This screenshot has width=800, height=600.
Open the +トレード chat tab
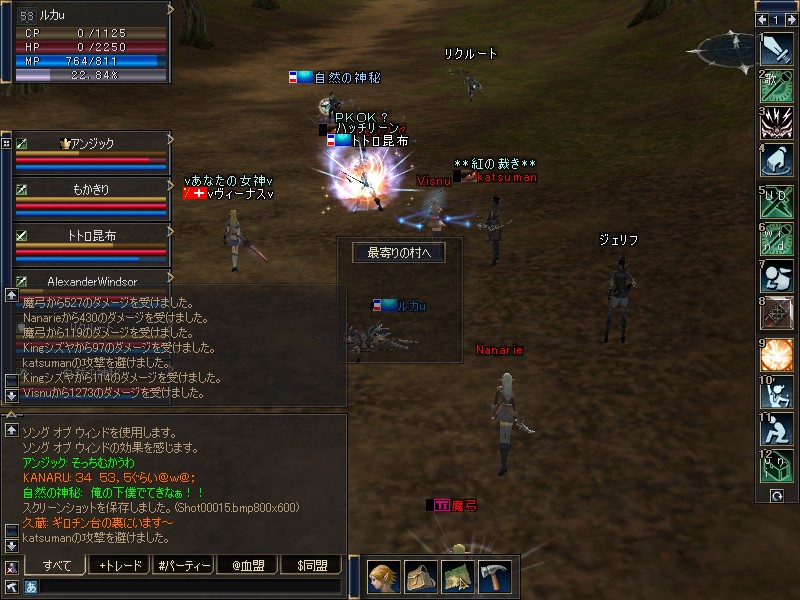click(121, 565)
